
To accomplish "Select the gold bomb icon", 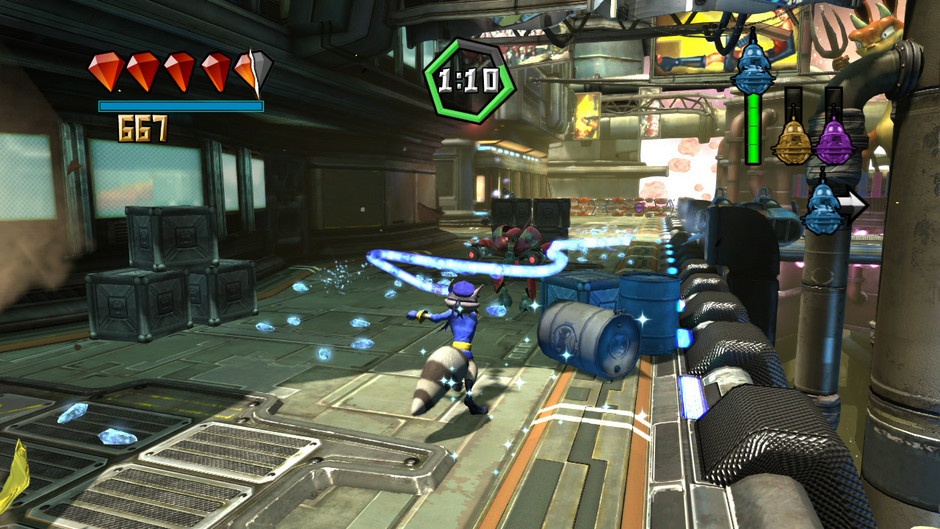I will coord(791,141).
